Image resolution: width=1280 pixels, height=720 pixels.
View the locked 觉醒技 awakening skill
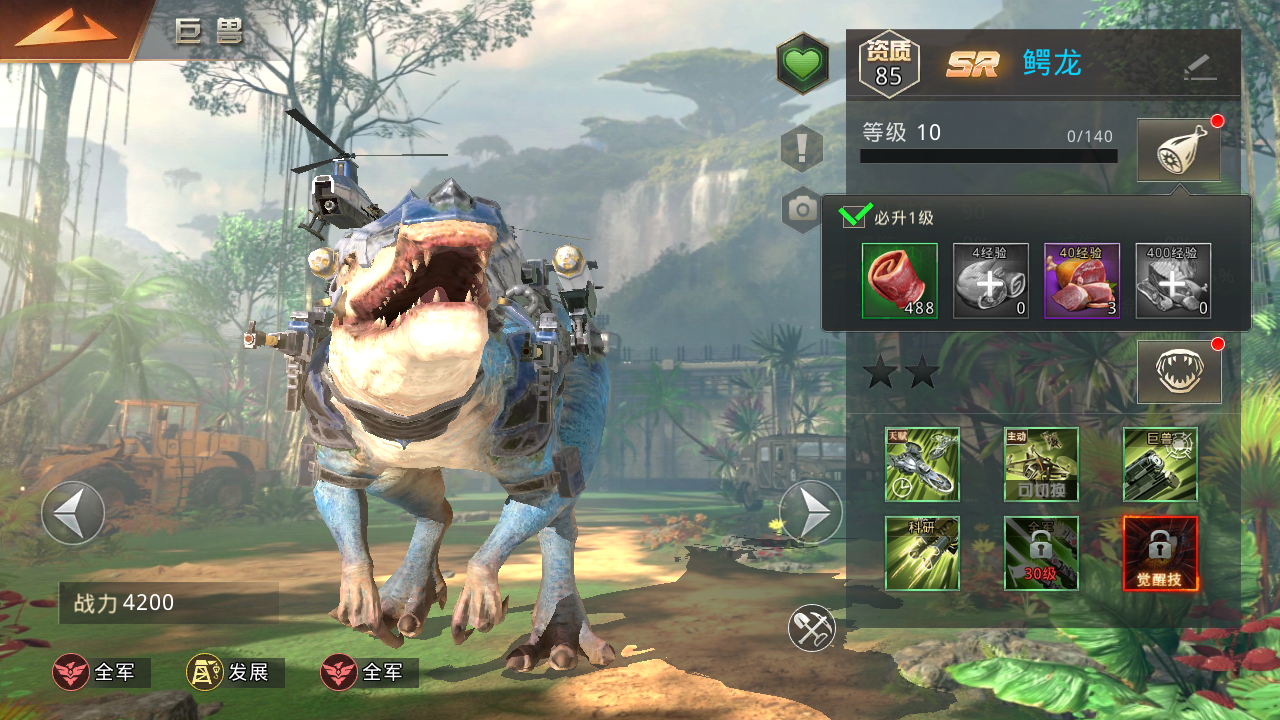1160,553
